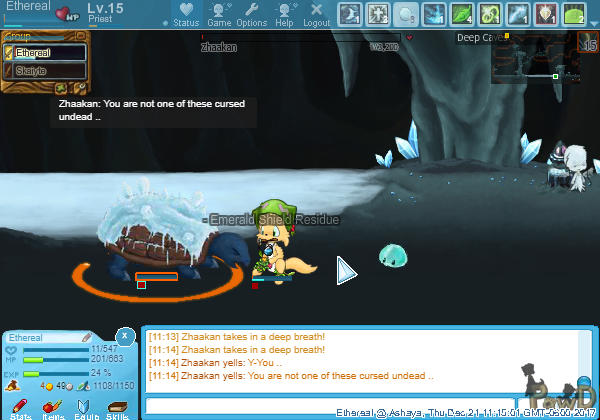Focus the chat input box
This screenshot has width=600, height=420.
[x=240, y=405]
